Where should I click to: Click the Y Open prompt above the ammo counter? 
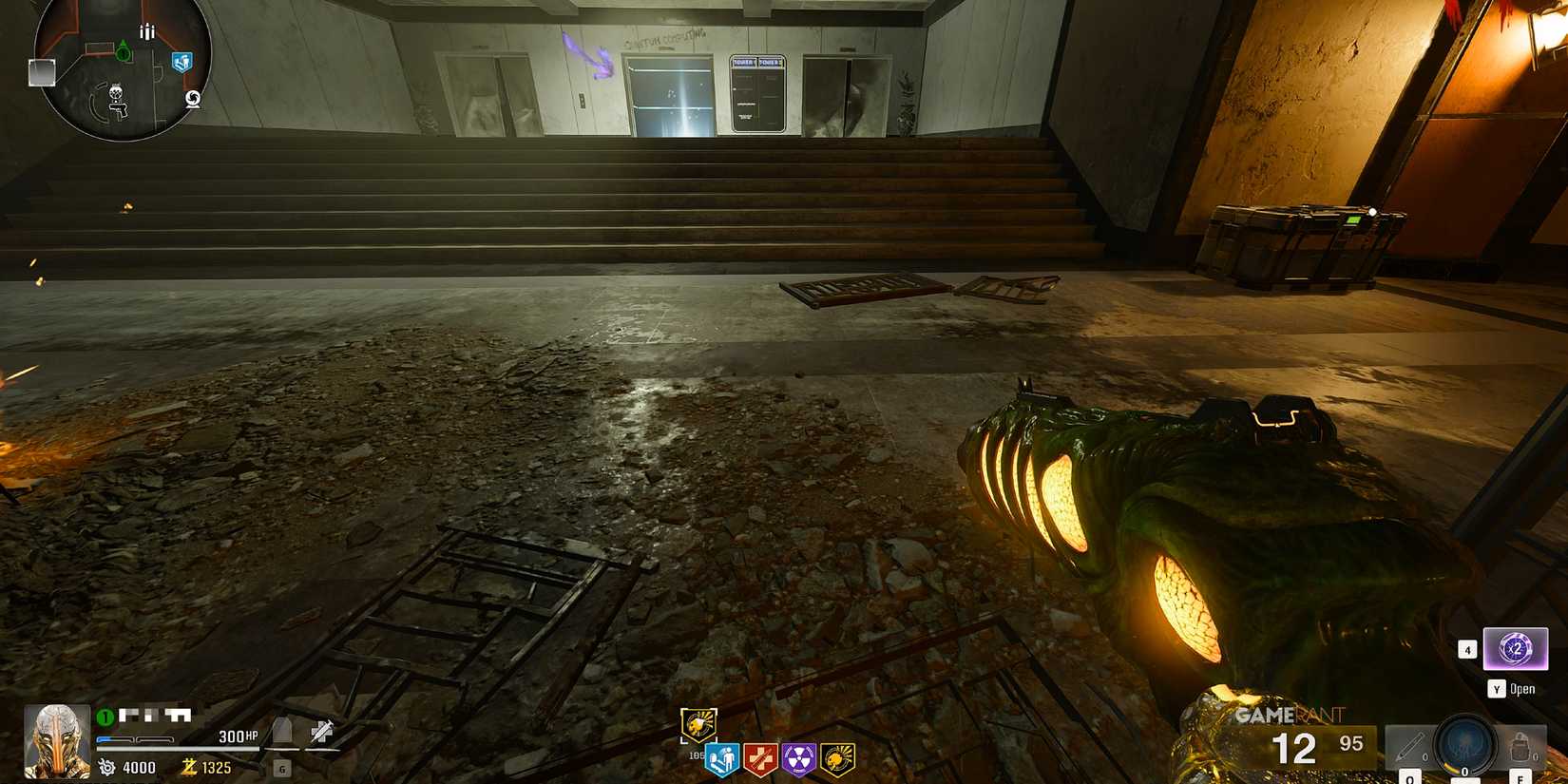coord(1511,689)
